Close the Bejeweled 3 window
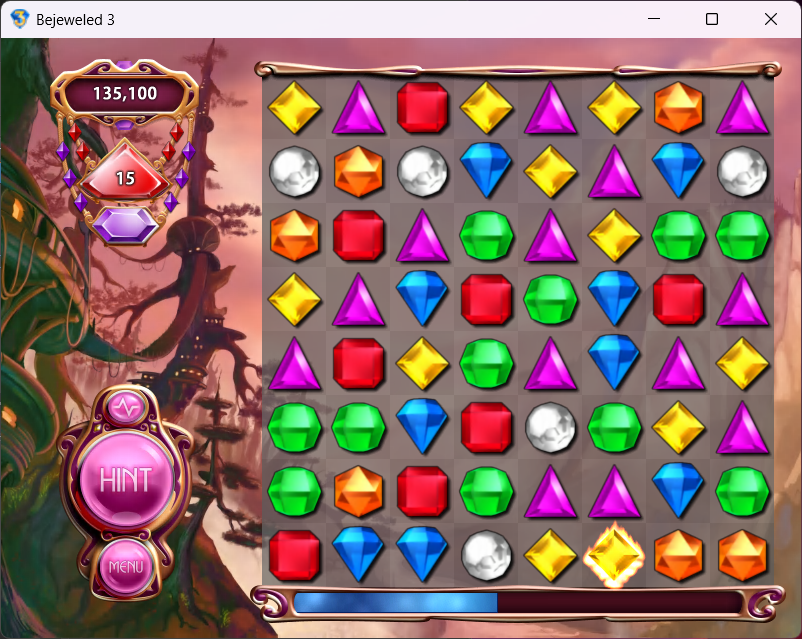Image resolution: width=802 pixels, height=639 pixels. click(x=771, y=19)
